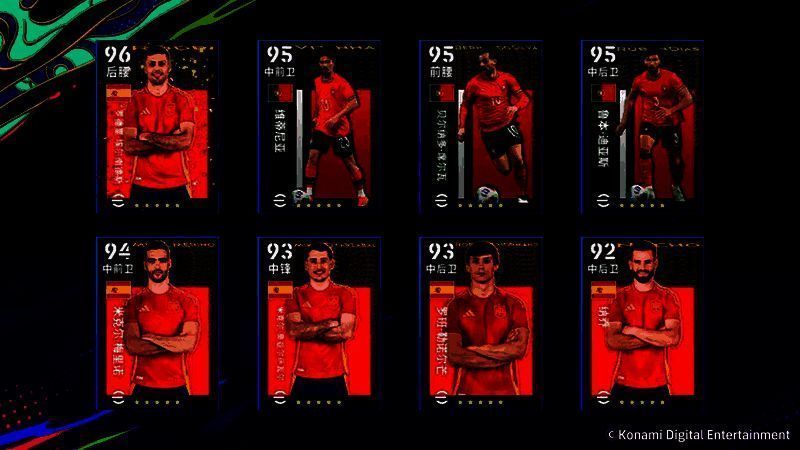This screenshot has width=800, height=450.
Task: Select the 94-rated 中前卫 player card
Action: pyautogui.click(x=156, y=323)
